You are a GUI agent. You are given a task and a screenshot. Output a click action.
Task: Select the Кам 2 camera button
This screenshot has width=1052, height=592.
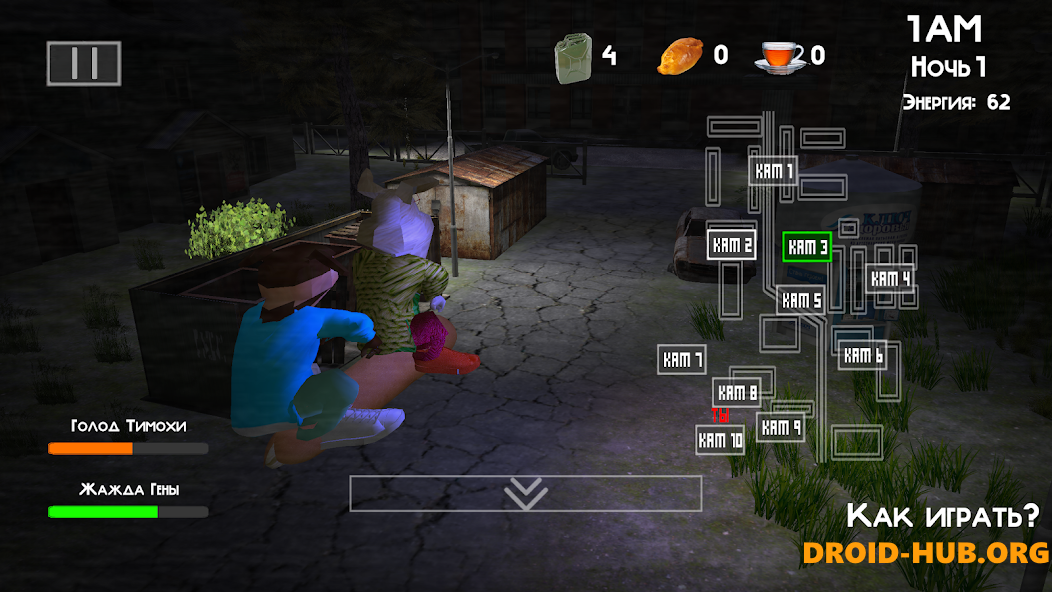pyautogui.click(x=731, y=245)
